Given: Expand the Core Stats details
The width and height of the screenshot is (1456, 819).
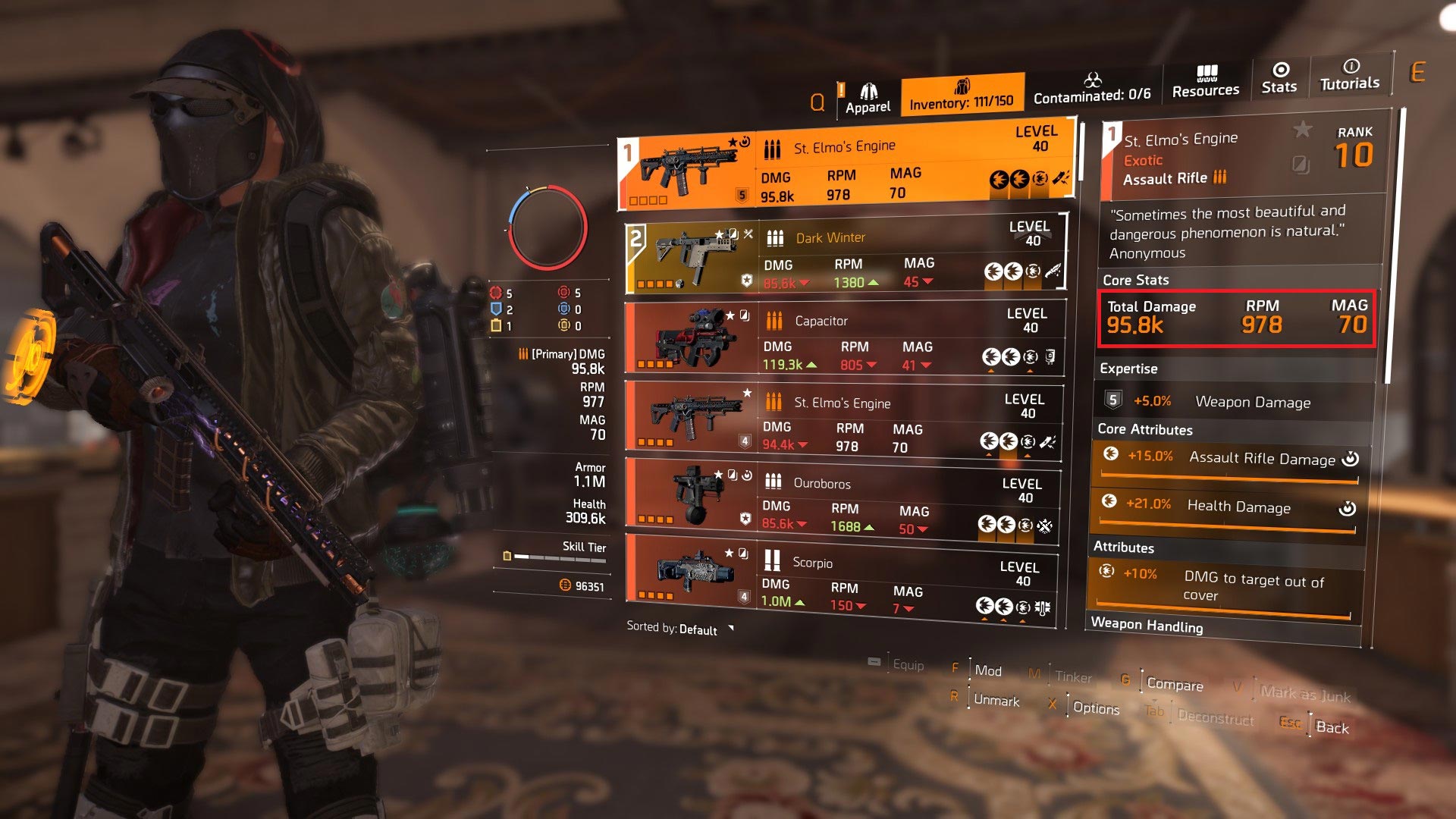Looking at the screenshot, I should click(x=1135, y=281).
